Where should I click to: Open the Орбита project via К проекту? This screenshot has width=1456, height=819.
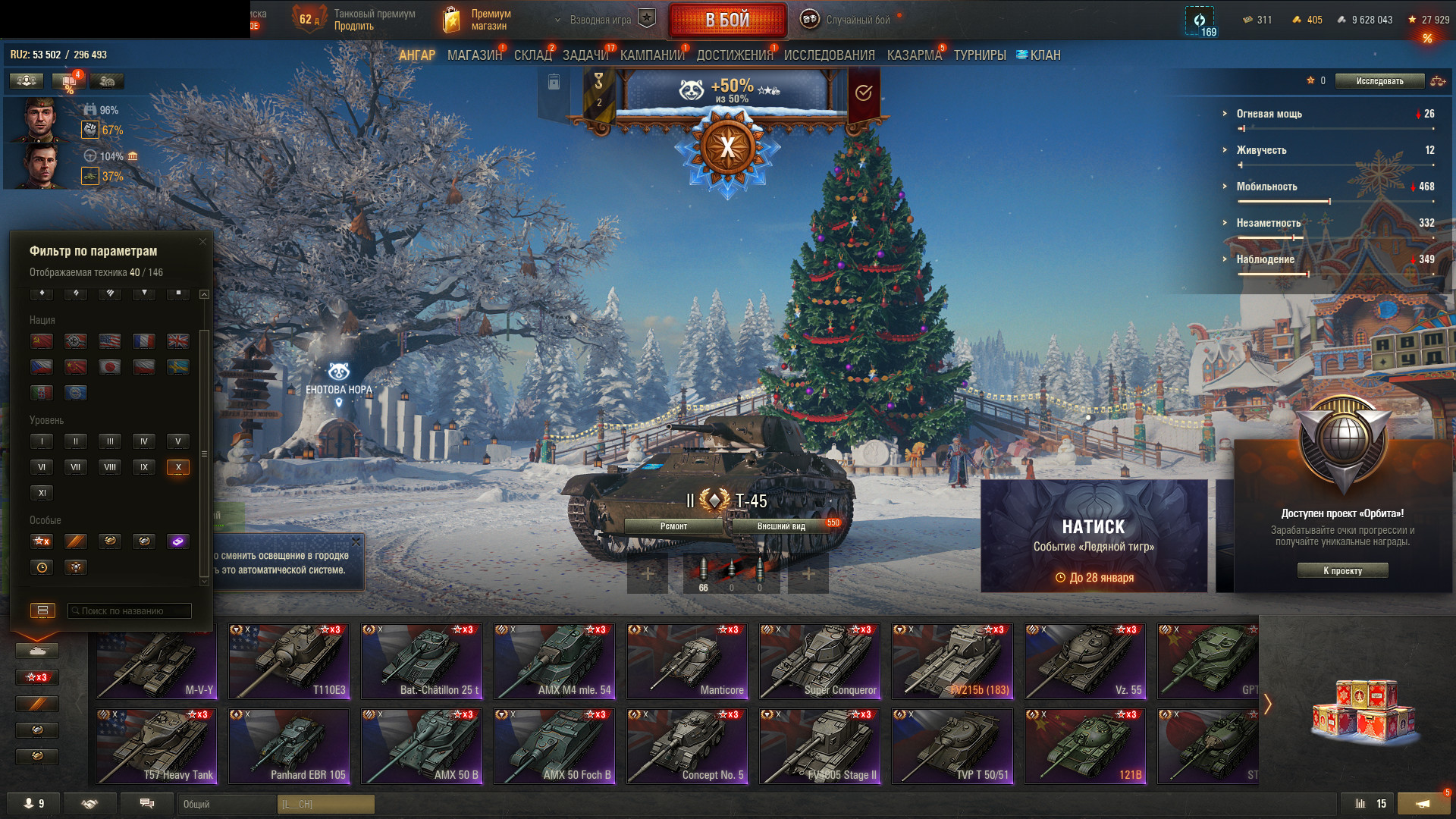click(1342, 571)
